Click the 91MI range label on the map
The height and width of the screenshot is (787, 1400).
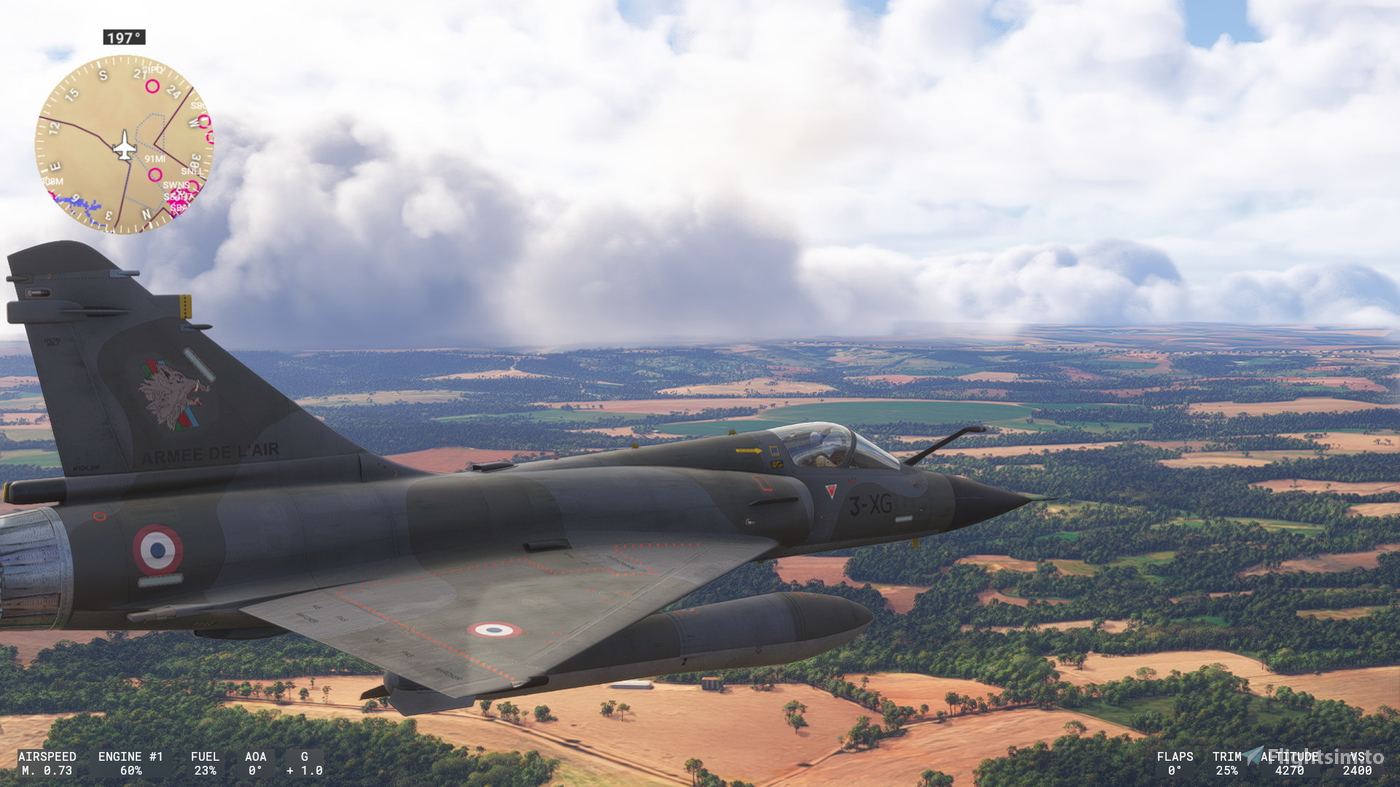[x=154, y=158]
